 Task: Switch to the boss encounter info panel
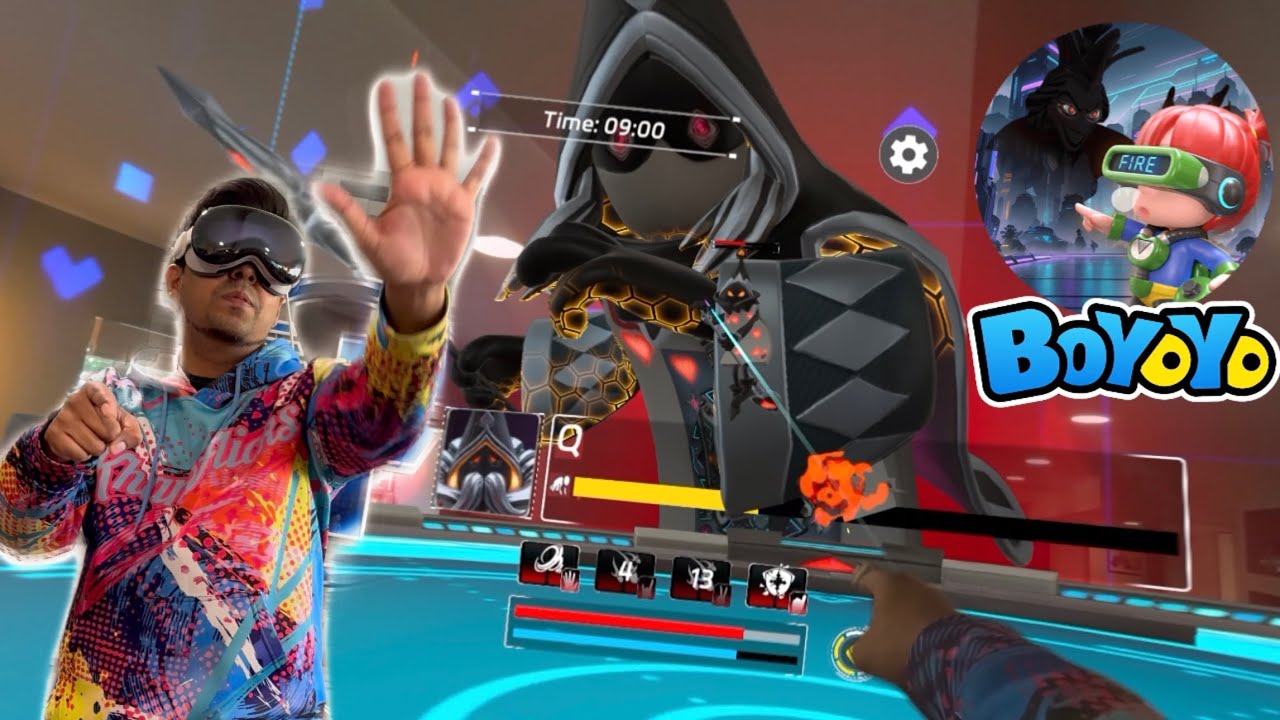(x=620, y=465)
